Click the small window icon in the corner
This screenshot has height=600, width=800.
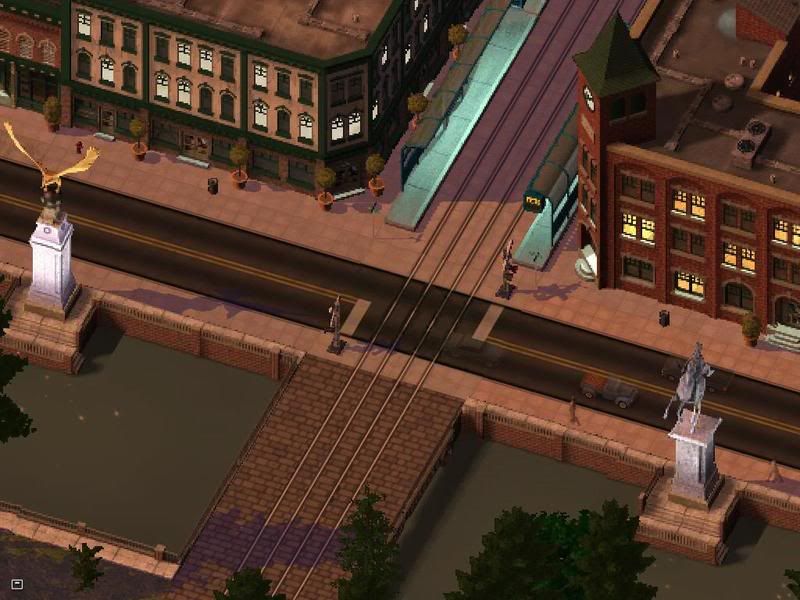coord(17,583)
